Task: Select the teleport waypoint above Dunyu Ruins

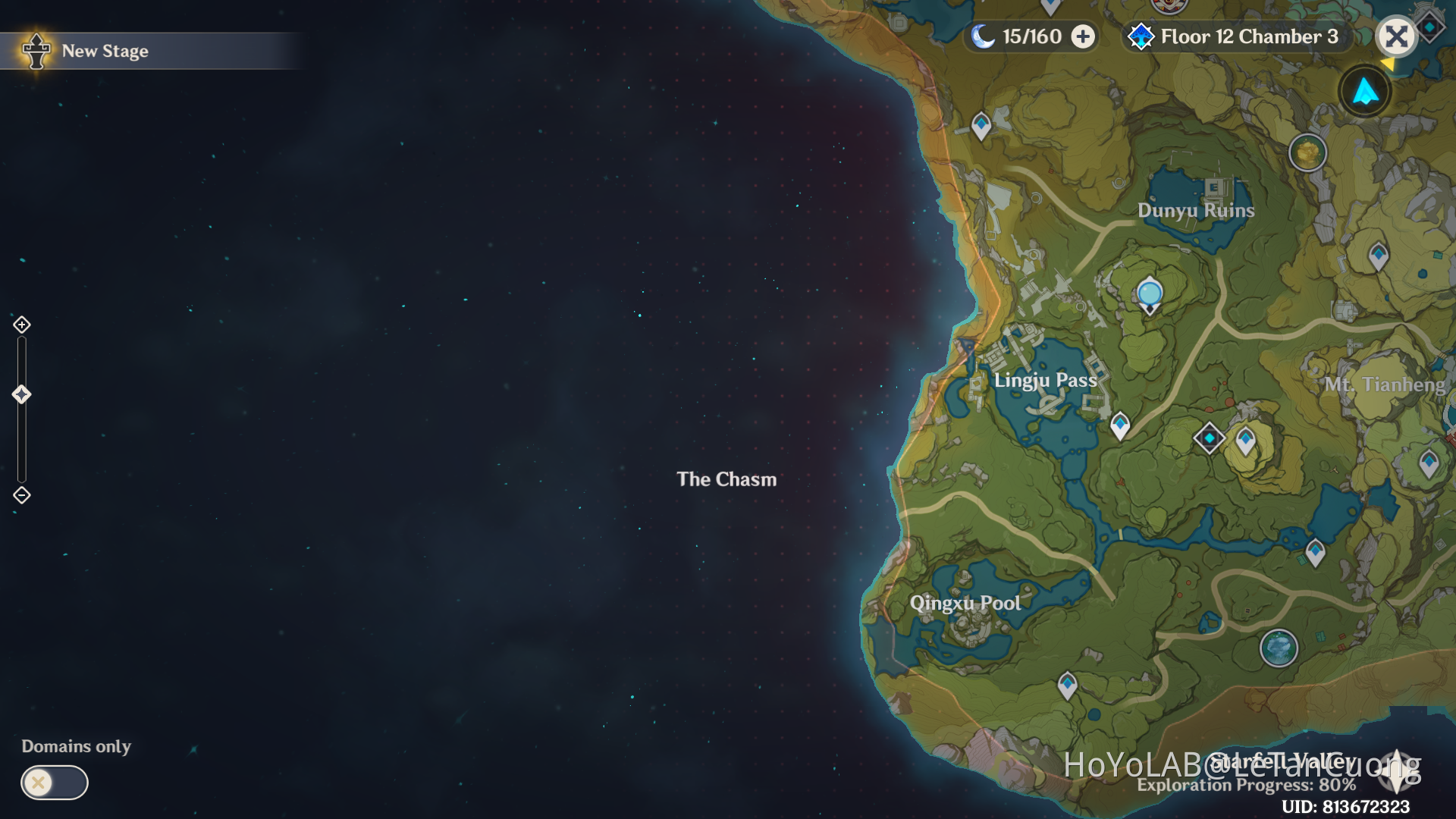Action: (981, 123)
